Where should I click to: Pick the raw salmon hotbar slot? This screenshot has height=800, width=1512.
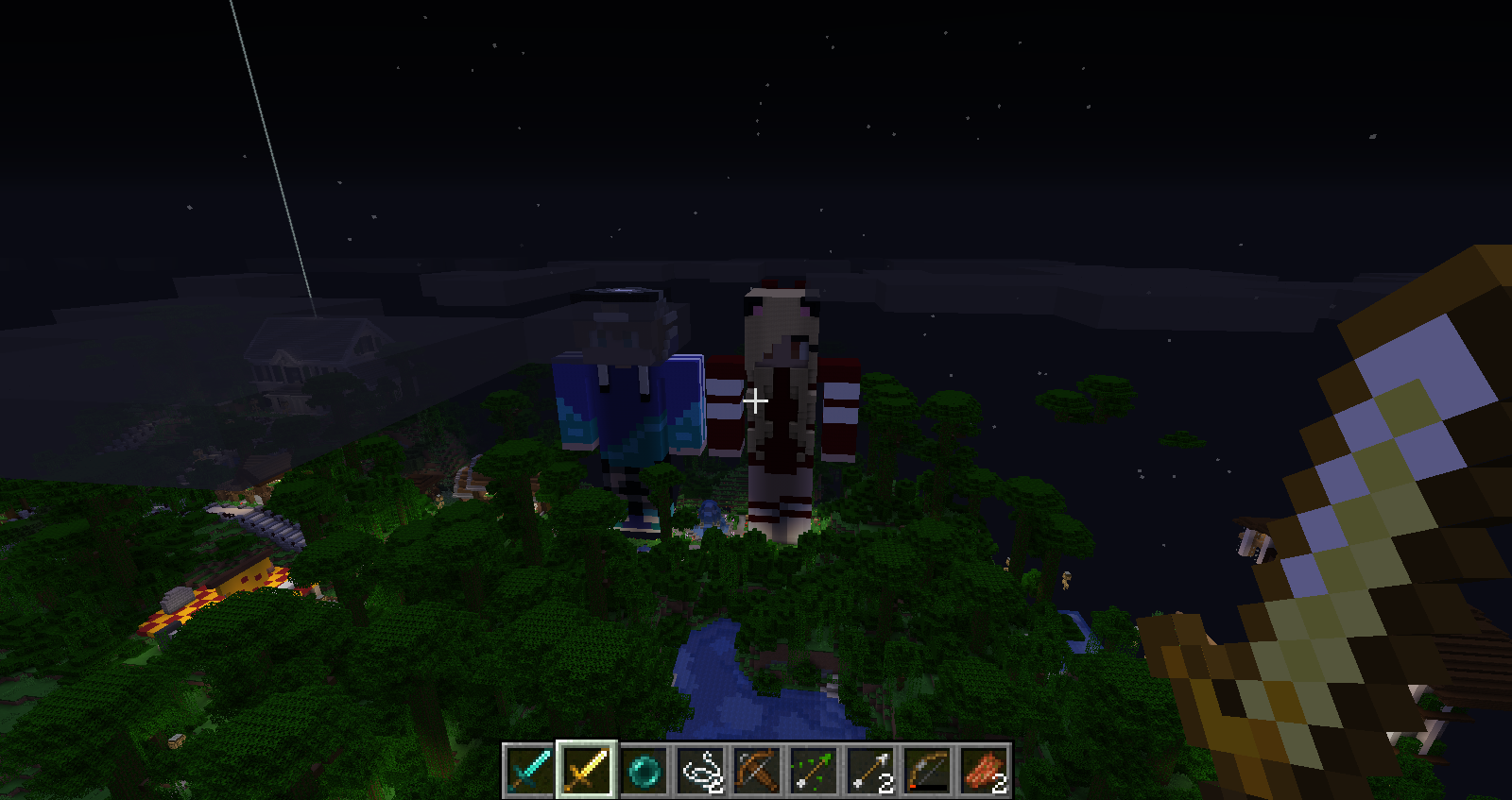(984, 771)
